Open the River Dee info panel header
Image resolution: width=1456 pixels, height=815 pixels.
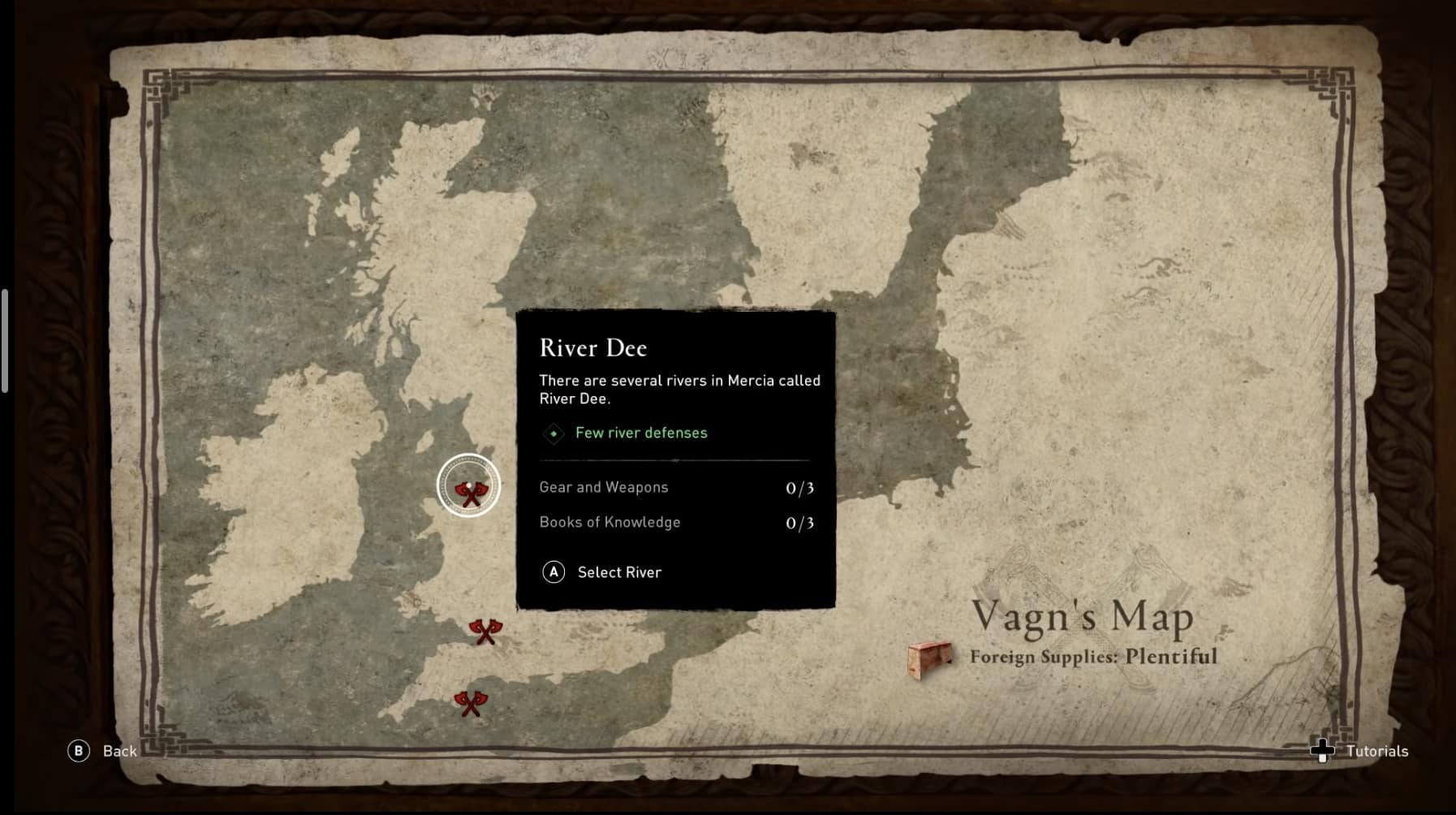593,347
